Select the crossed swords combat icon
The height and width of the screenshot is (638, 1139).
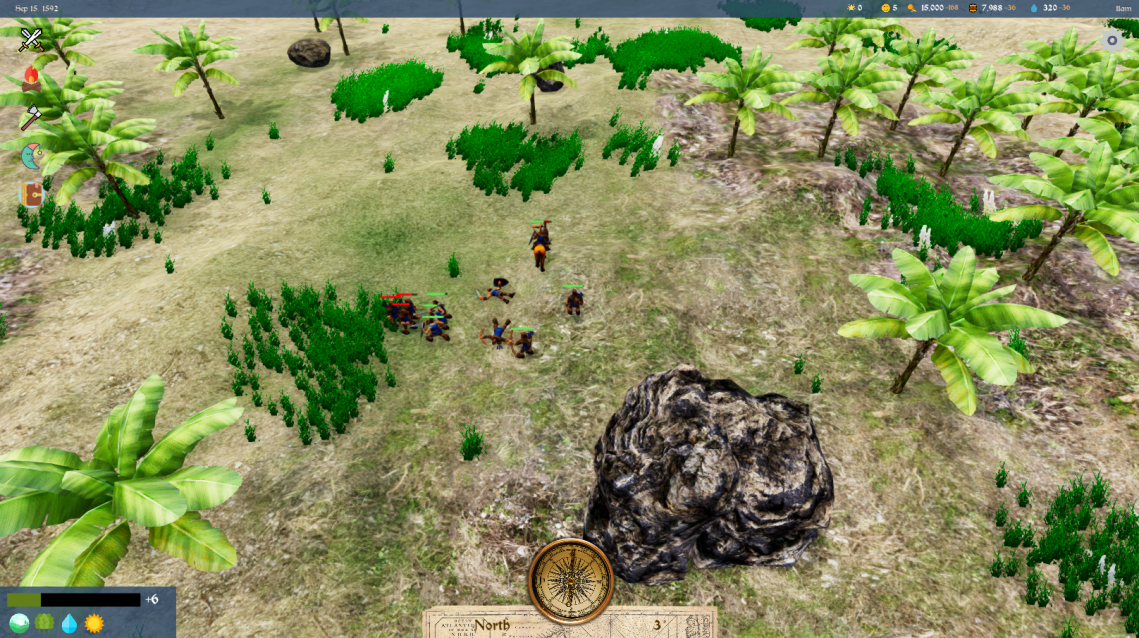pyautogui.click(x=32, y=39)
